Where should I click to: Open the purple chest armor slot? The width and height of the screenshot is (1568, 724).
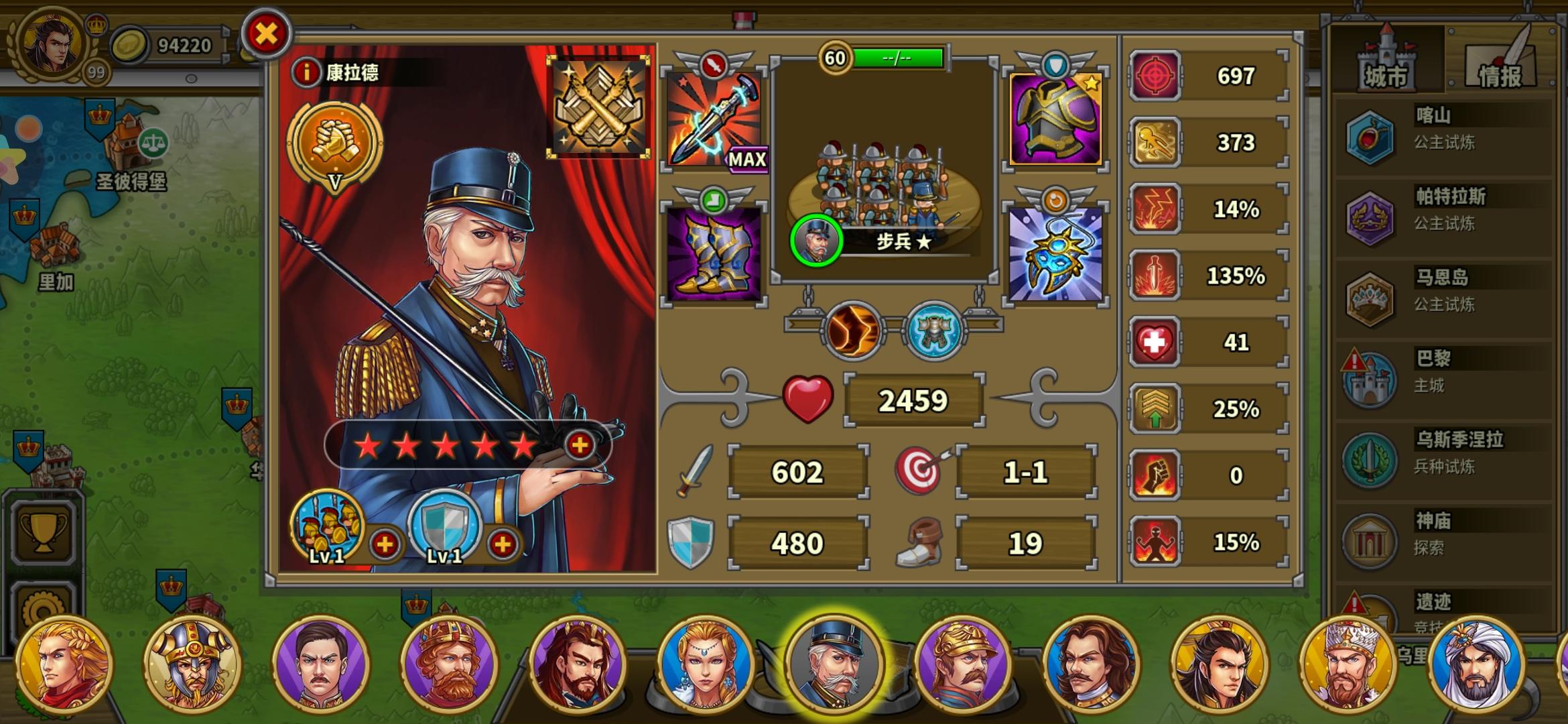(1055, 119)
